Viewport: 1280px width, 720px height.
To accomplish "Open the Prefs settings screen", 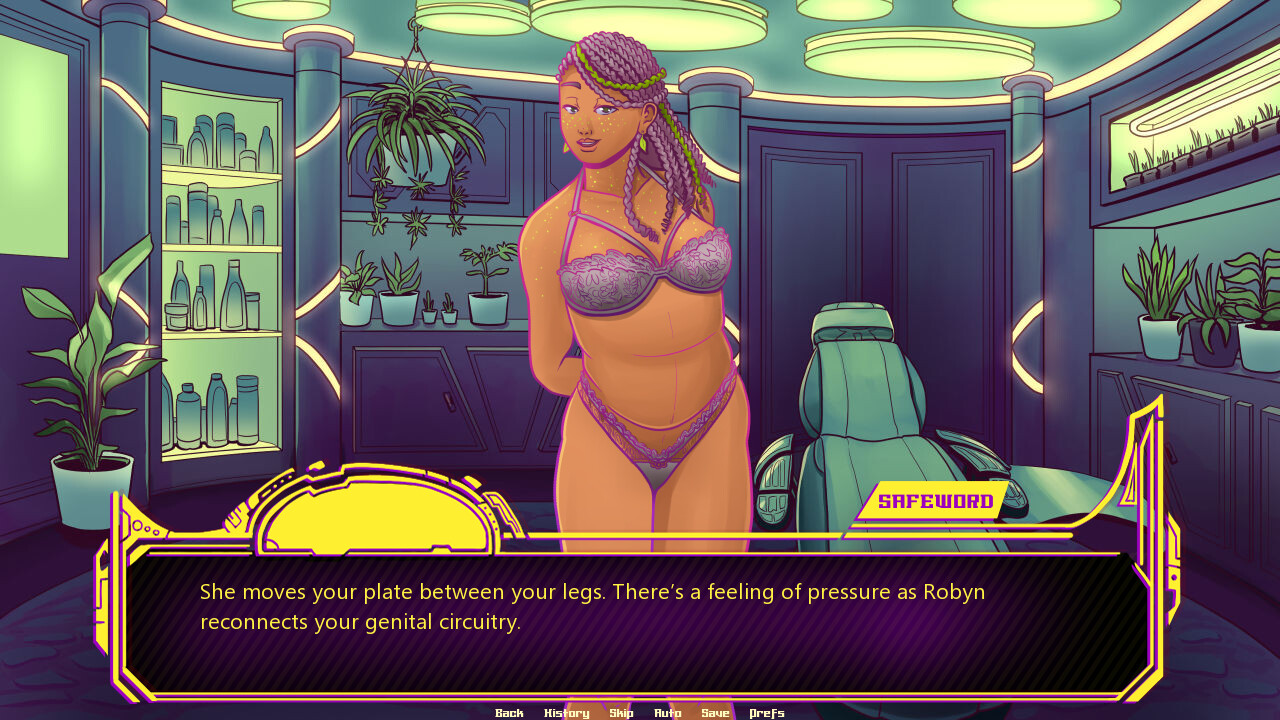I will 767,713.
